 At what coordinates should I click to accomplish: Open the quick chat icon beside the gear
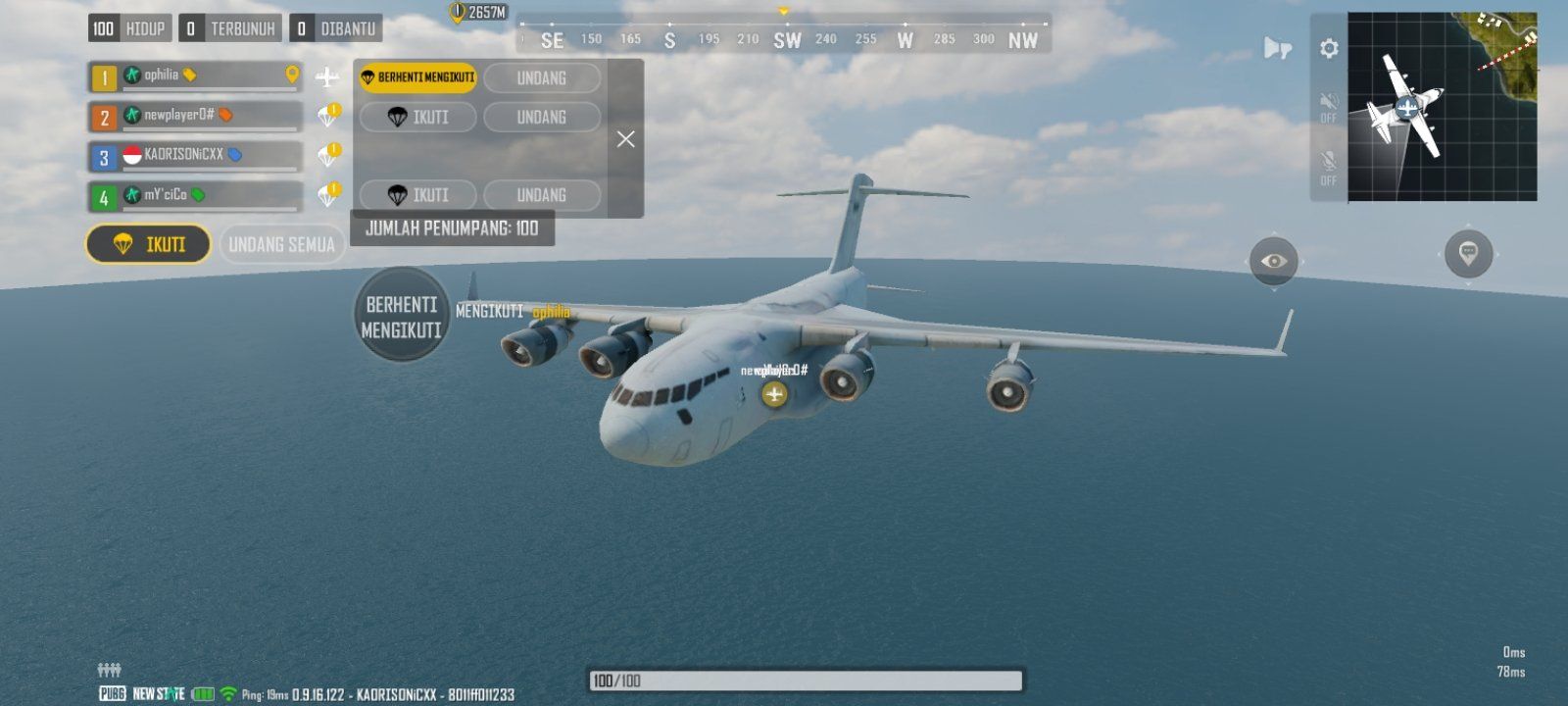(x=1277, y=48)
